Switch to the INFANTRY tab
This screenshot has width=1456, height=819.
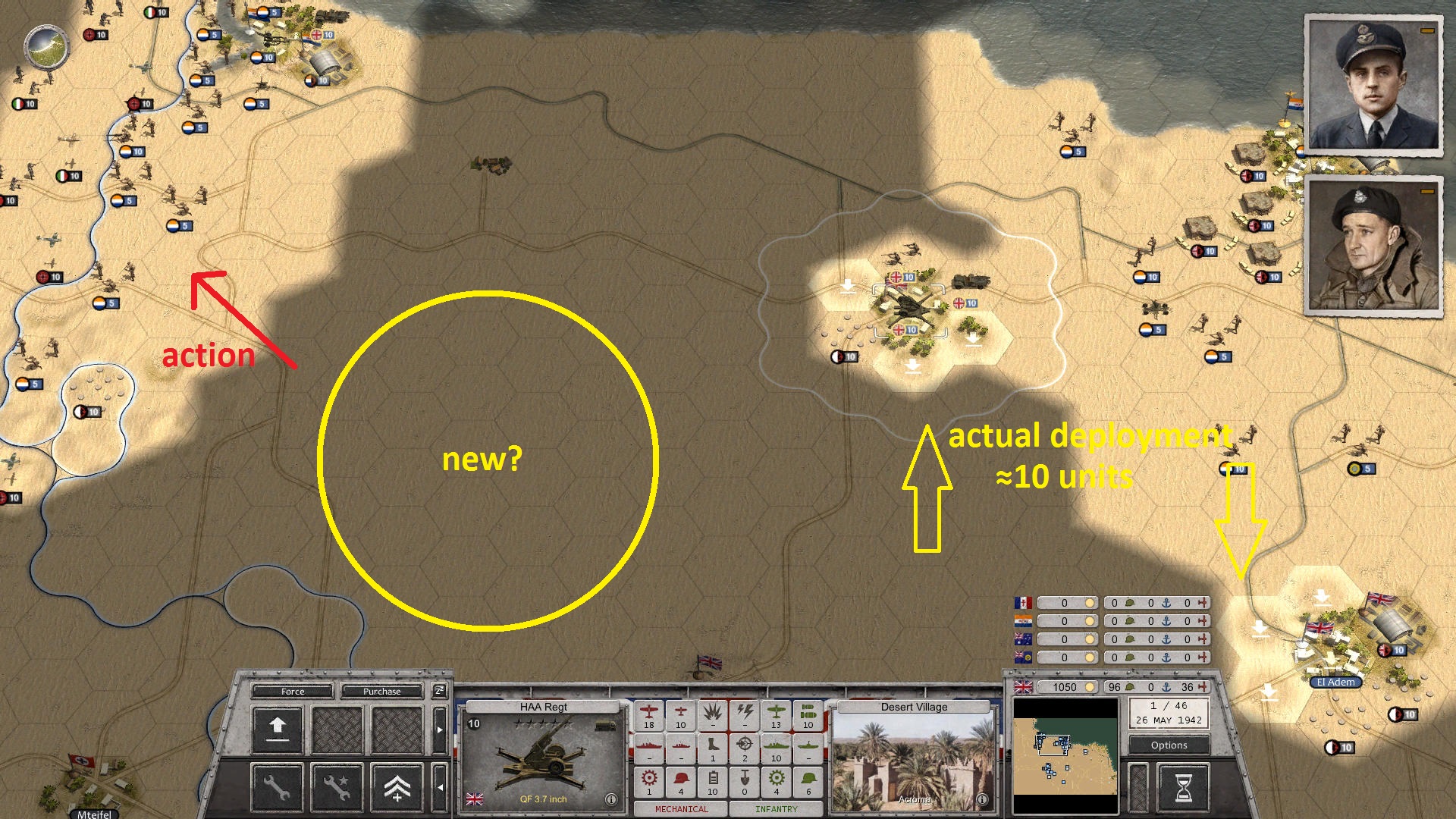[775, 810]
